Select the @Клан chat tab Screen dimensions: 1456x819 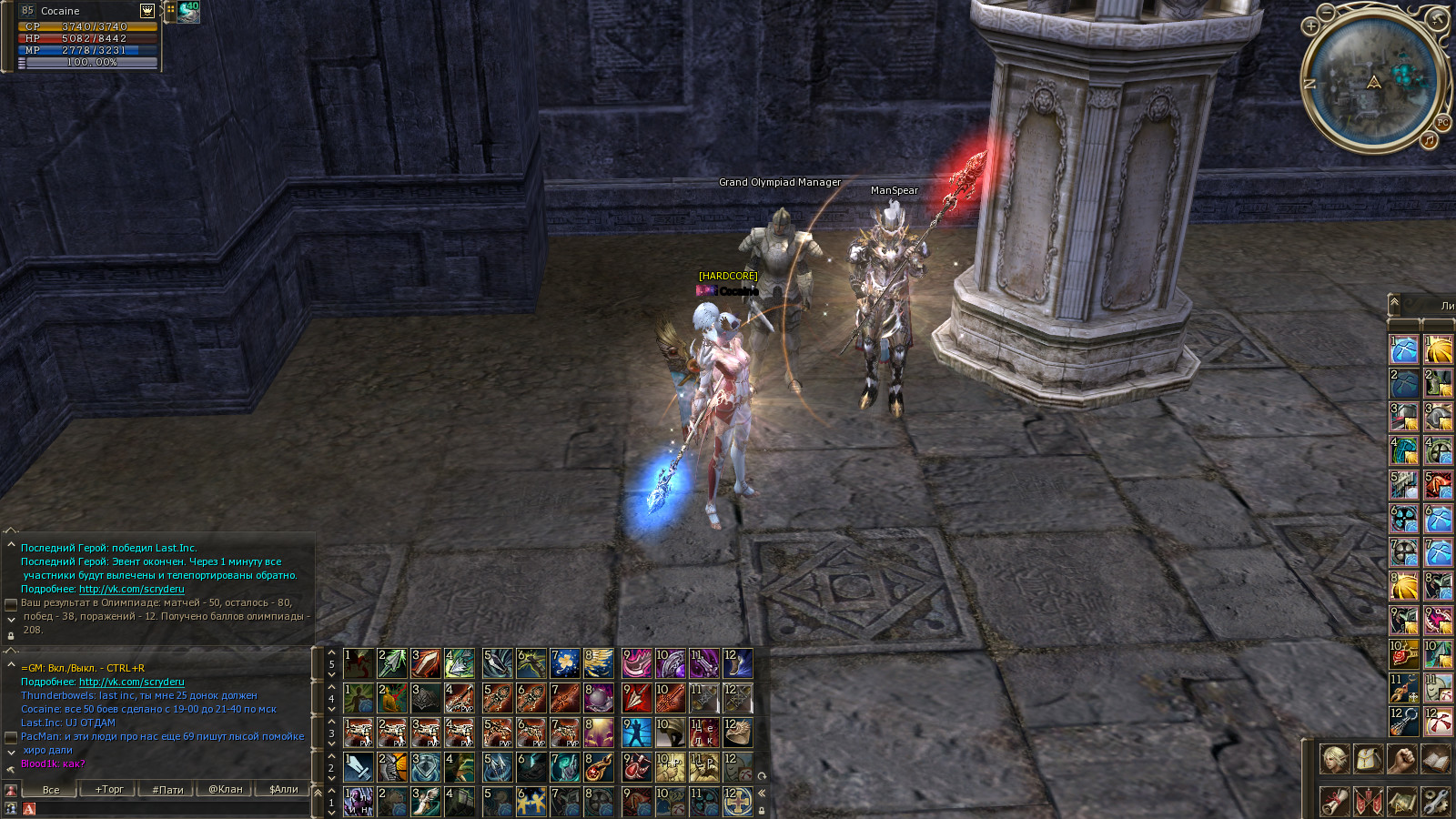226,789
